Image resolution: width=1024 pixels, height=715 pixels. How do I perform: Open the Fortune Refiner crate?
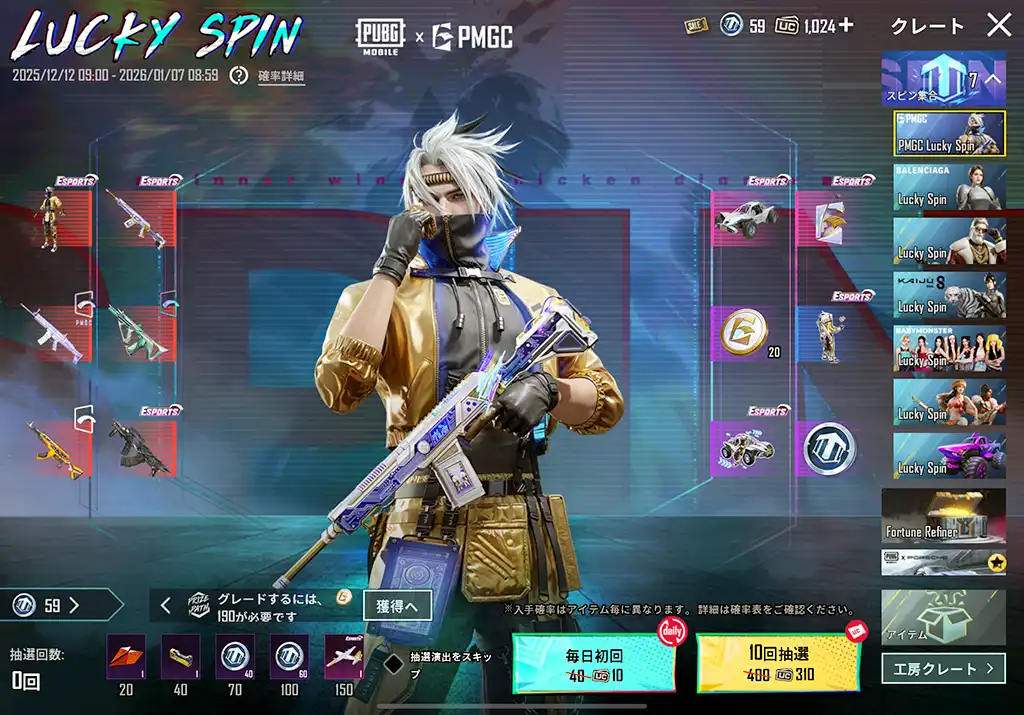pos(943,516)
